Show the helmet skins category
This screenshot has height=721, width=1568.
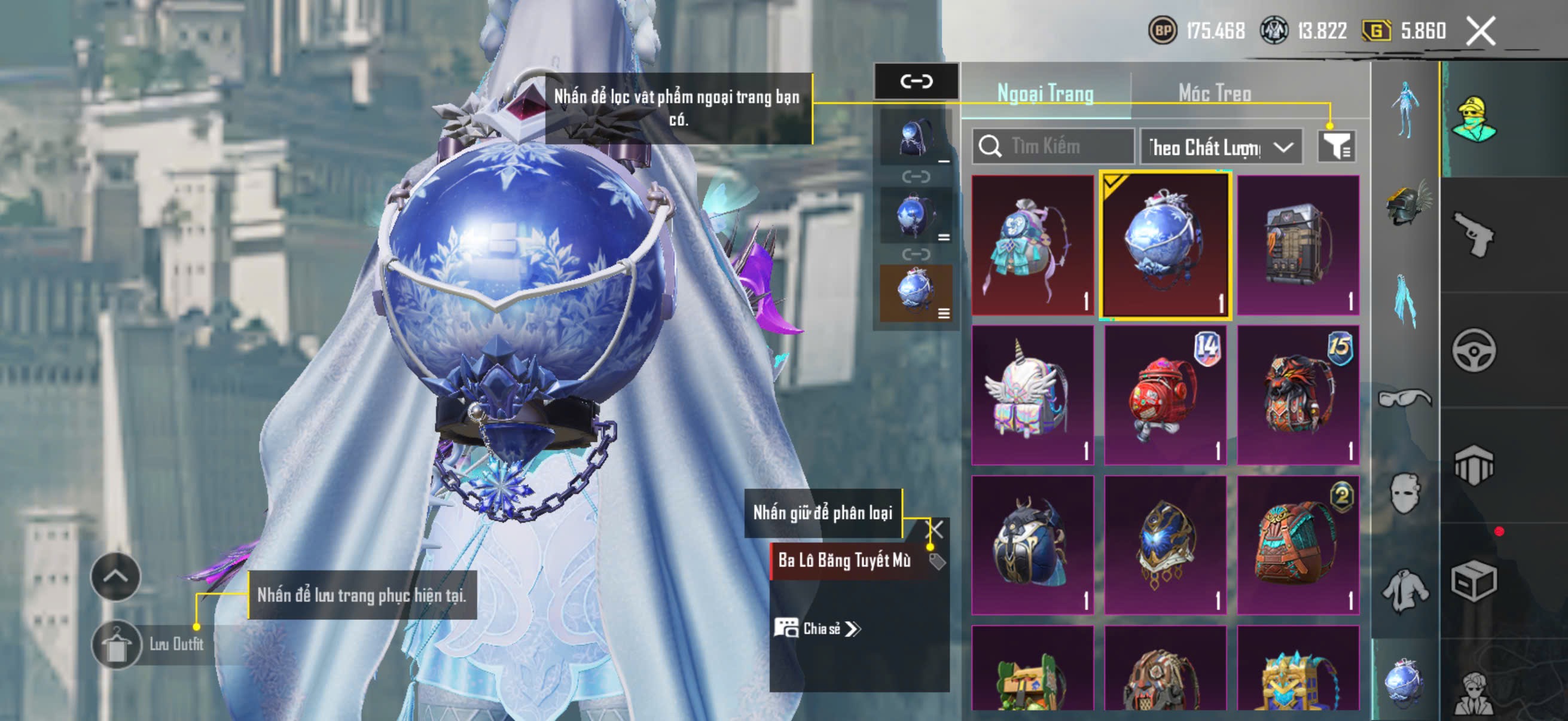[1406, 204]
